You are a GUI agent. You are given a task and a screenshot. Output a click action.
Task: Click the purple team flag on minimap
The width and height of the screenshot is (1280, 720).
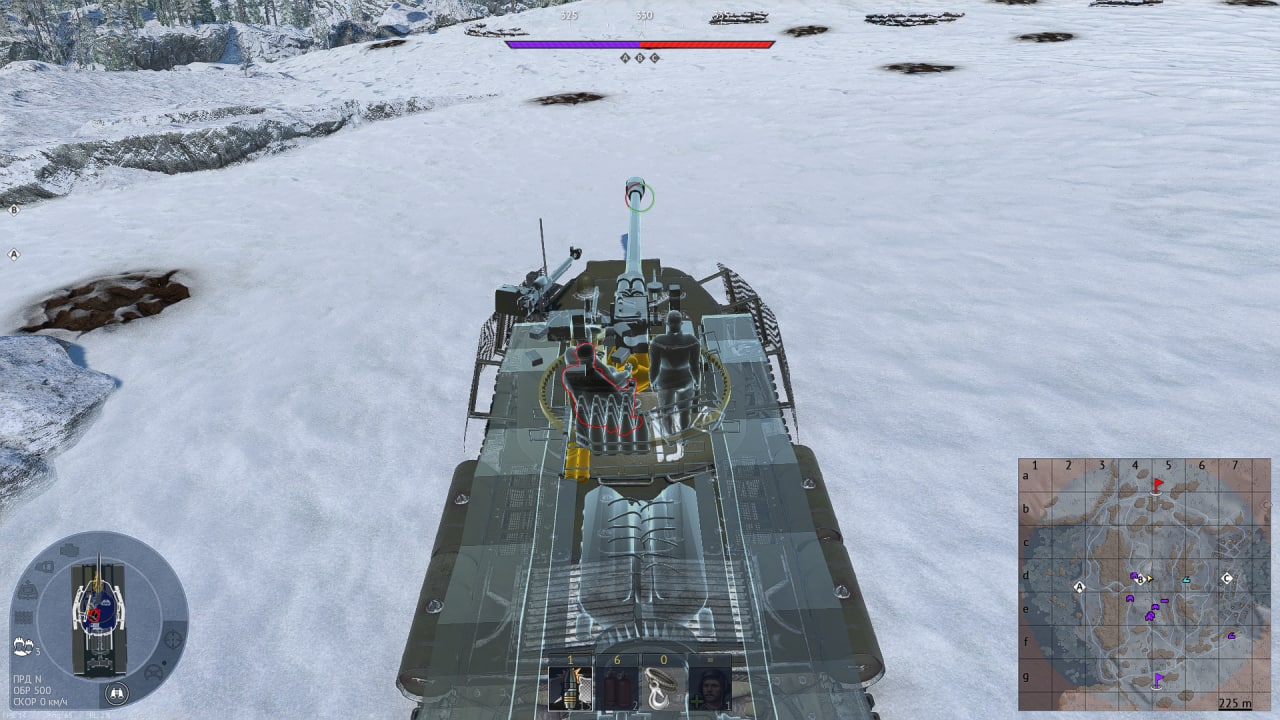[1158, 679]
